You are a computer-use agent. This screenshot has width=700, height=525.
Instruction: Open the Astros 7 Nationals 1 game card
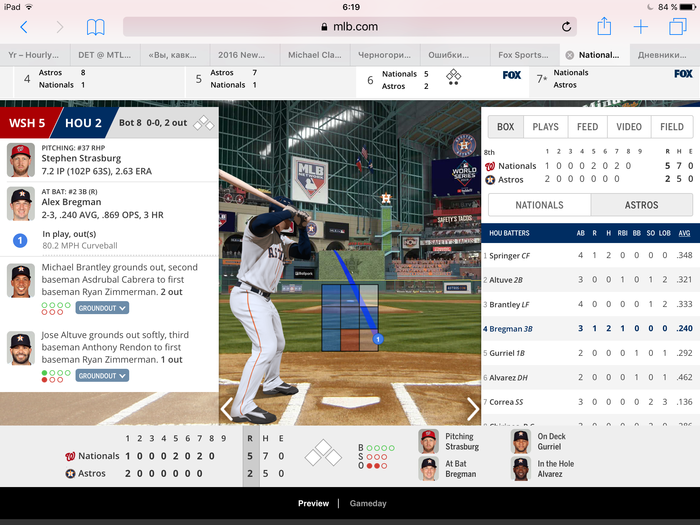[270, 79]
